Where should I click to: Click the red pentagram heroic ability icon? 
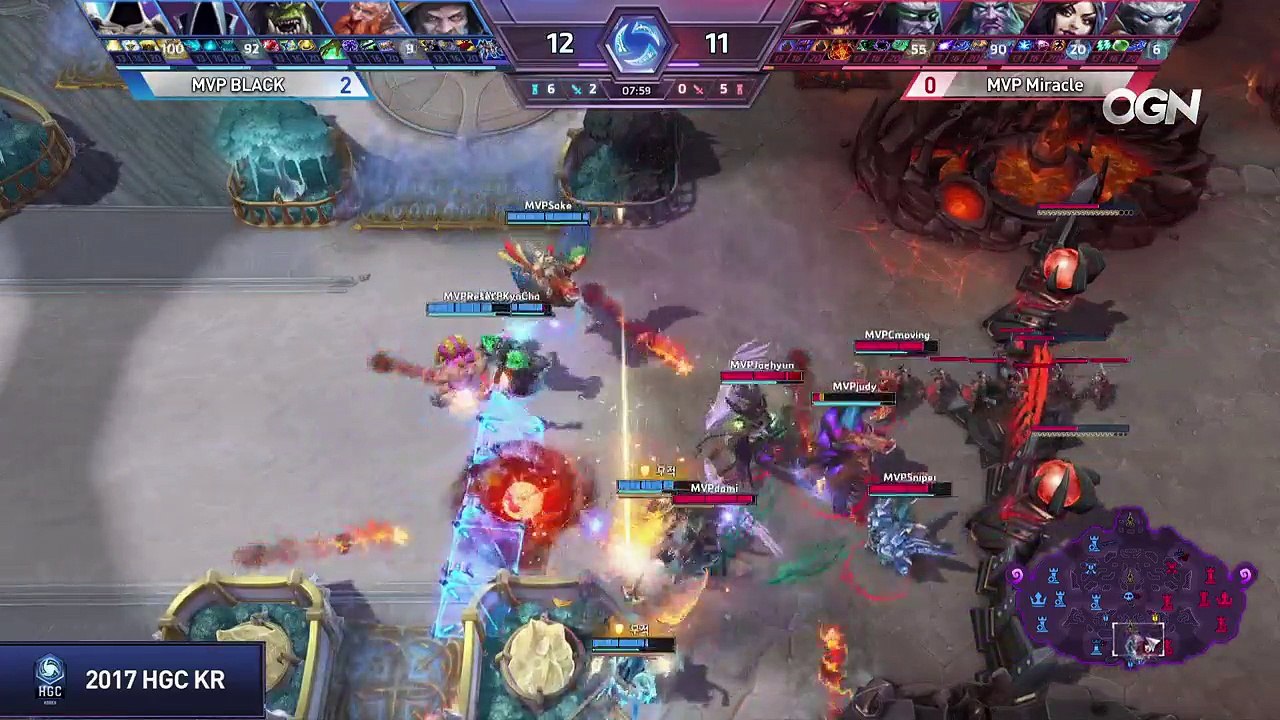pyautogui.click(x=840, y=48)
